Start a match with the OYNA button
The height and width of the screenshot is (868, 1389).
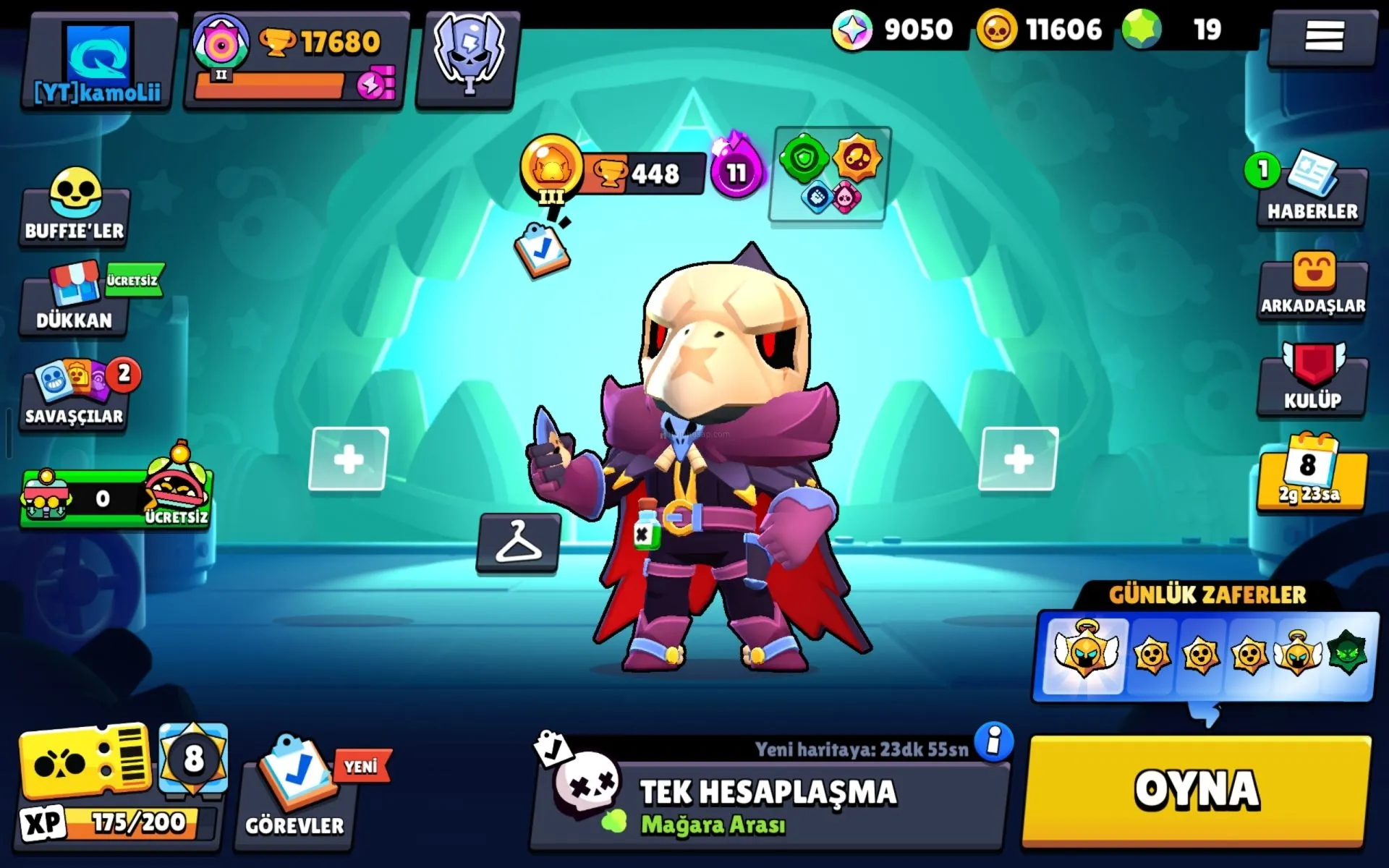[1197, 790]
